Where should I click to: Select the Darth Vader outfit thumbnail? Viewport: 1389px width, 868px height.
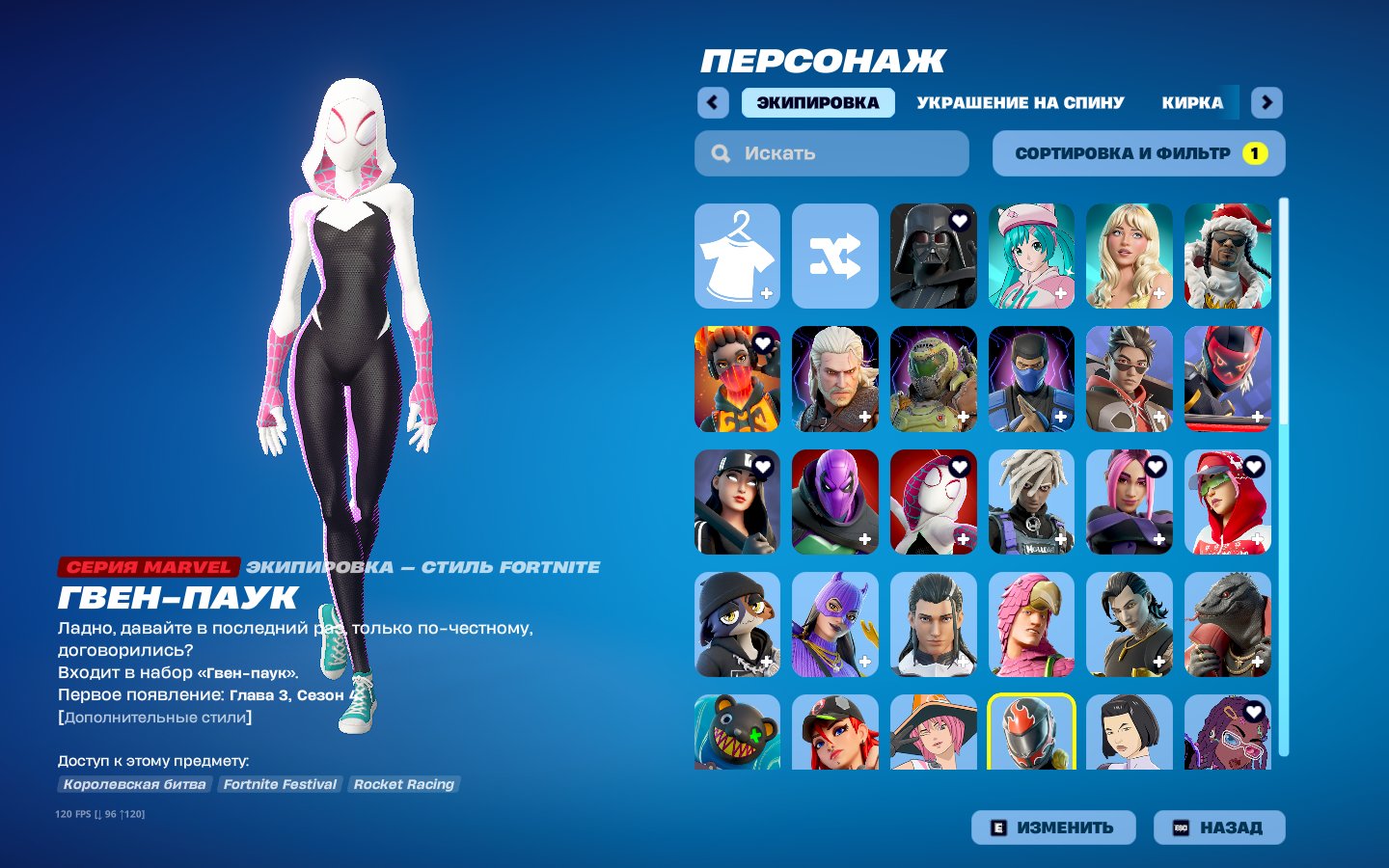point(933,256)
